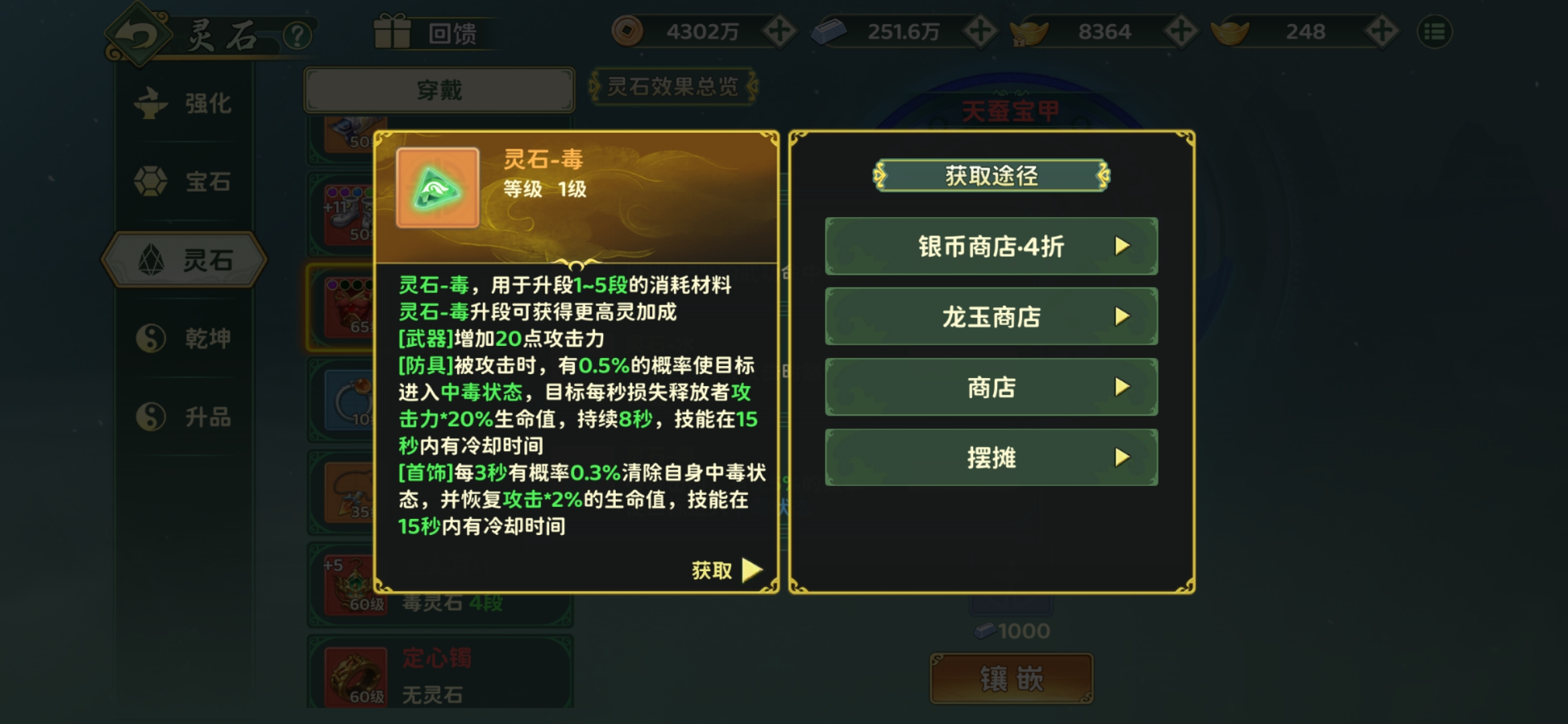Open the 银币商店·4折 acquisition route
Screen dimensions: 1568x724
pos(991,247)
